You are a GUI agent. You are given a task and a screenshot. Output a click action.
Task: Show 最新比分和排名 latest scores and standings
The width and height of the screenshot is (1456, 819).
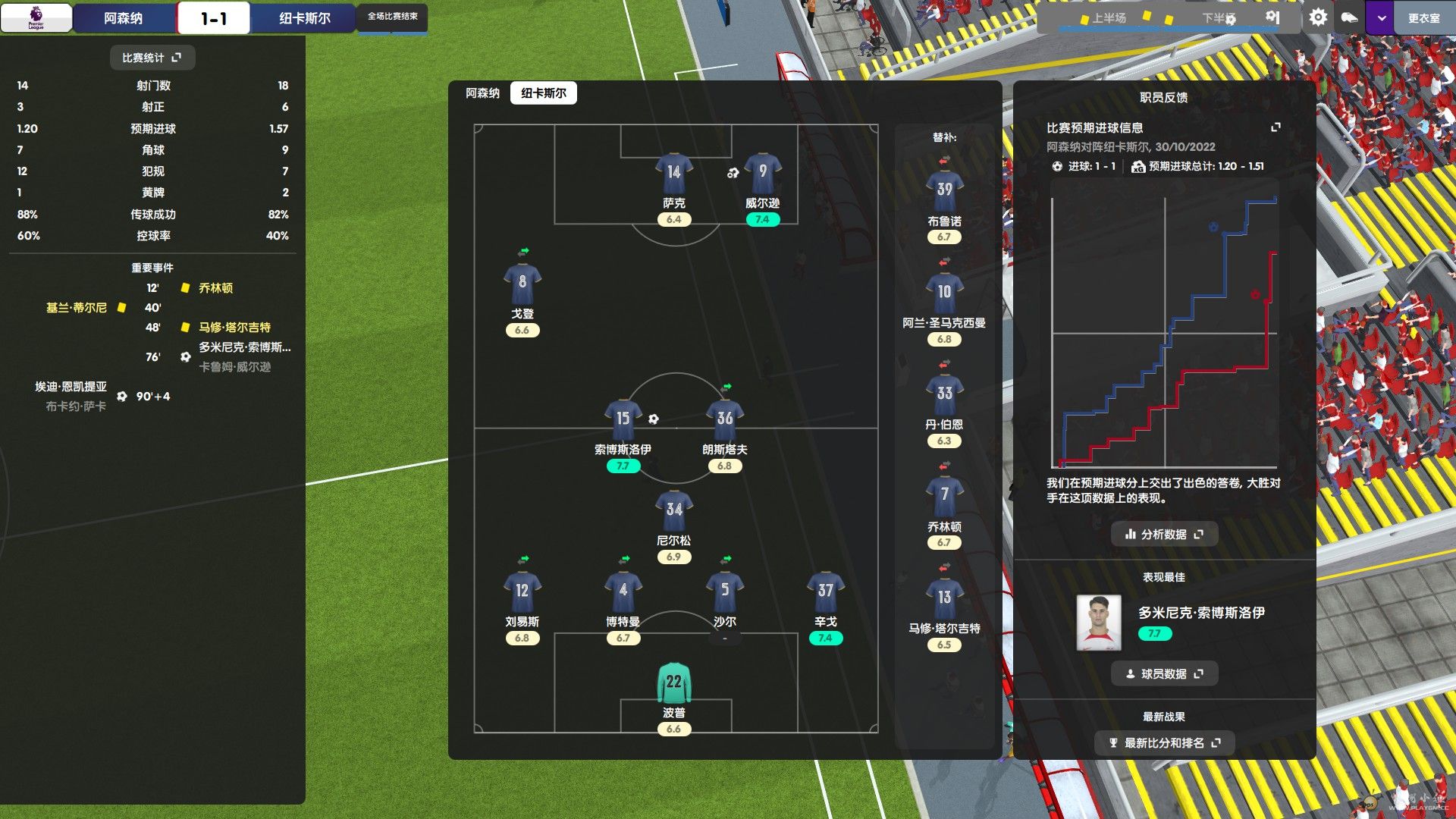1164,743
